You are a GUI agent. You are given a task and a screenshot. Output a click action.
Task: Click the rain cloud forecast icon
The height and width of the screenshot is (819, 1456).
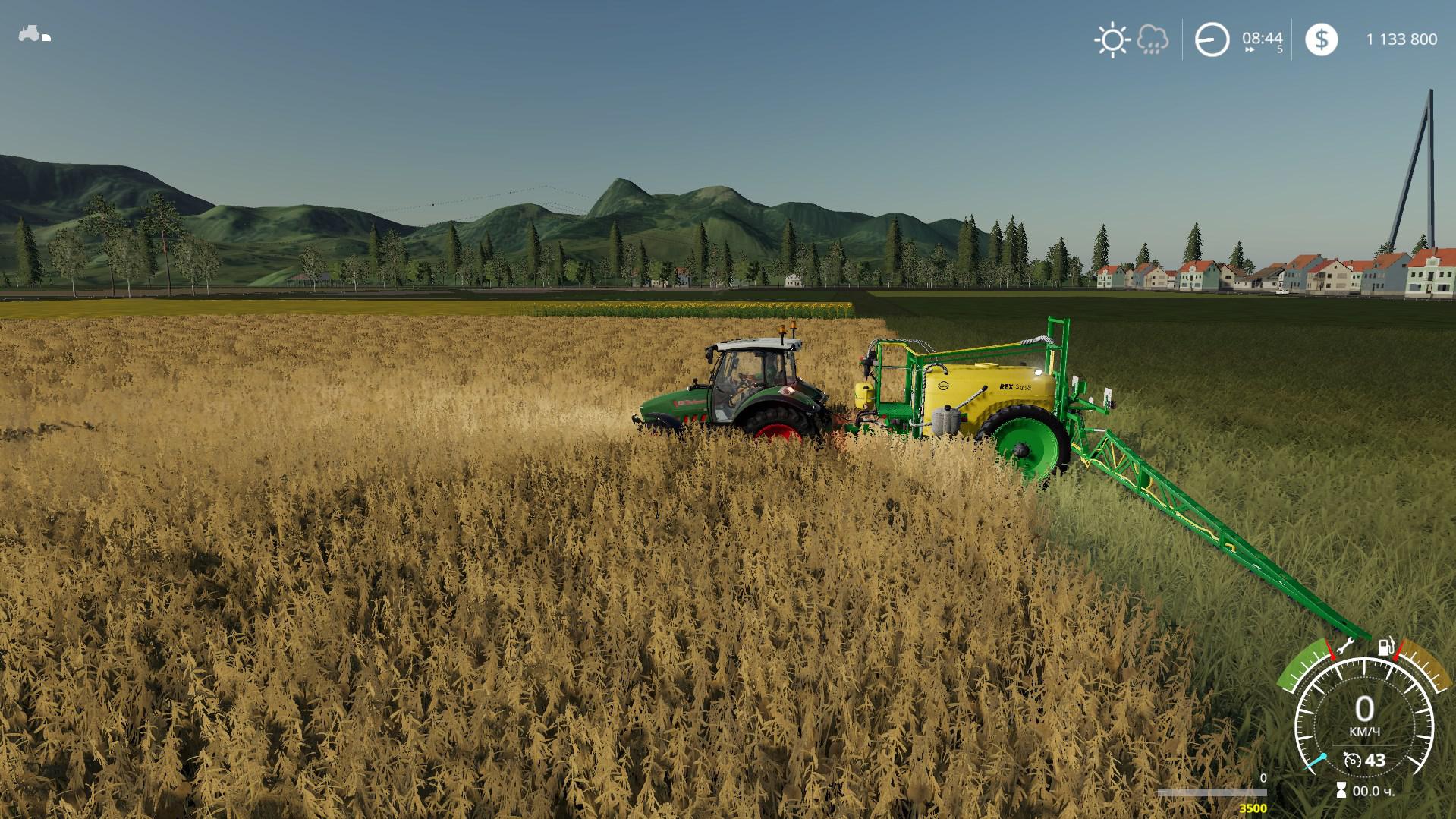(1153, 39)
